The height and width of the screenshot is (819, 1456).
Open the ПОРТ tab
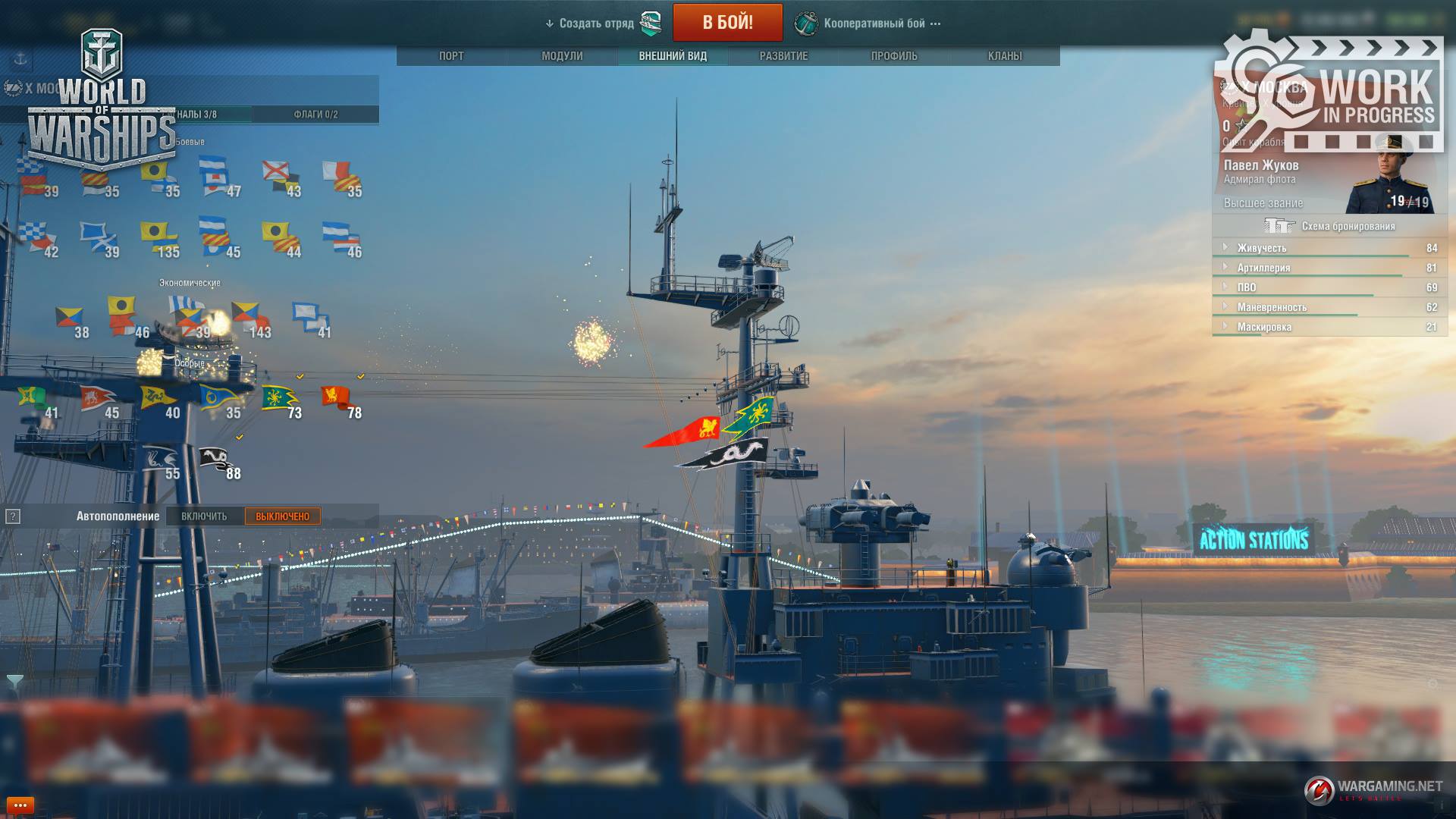click(x=451, y=56)
